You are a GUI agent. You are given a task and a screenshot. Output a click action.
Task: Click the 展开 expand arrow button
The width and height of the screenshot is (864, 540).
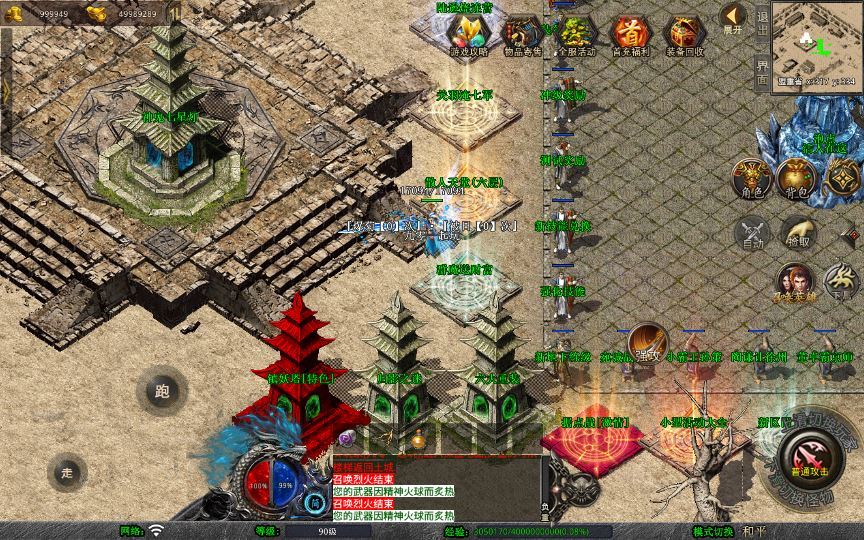(x=734, y=19)
